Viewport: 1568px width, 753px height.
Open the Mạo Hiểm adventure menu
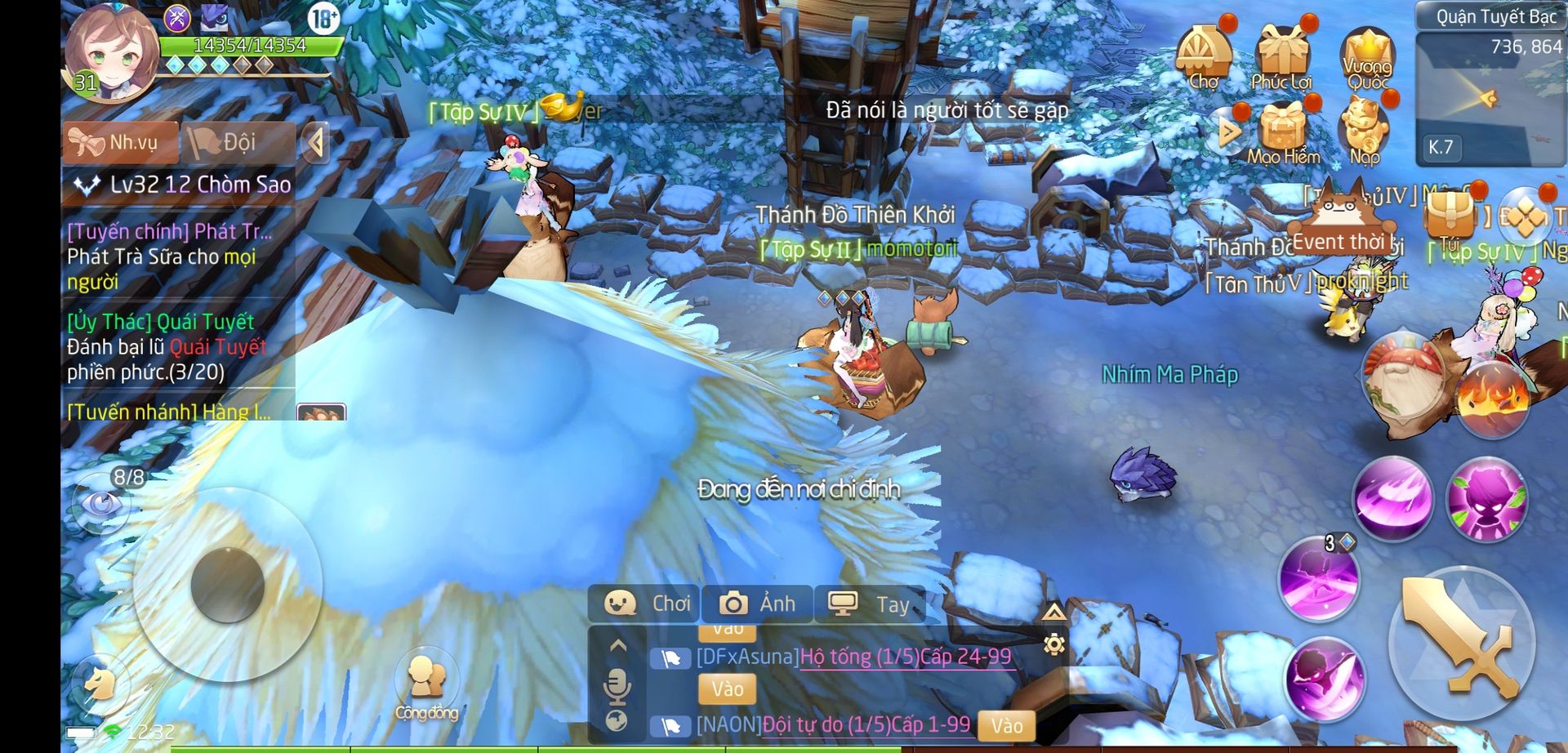(1283, 133)
